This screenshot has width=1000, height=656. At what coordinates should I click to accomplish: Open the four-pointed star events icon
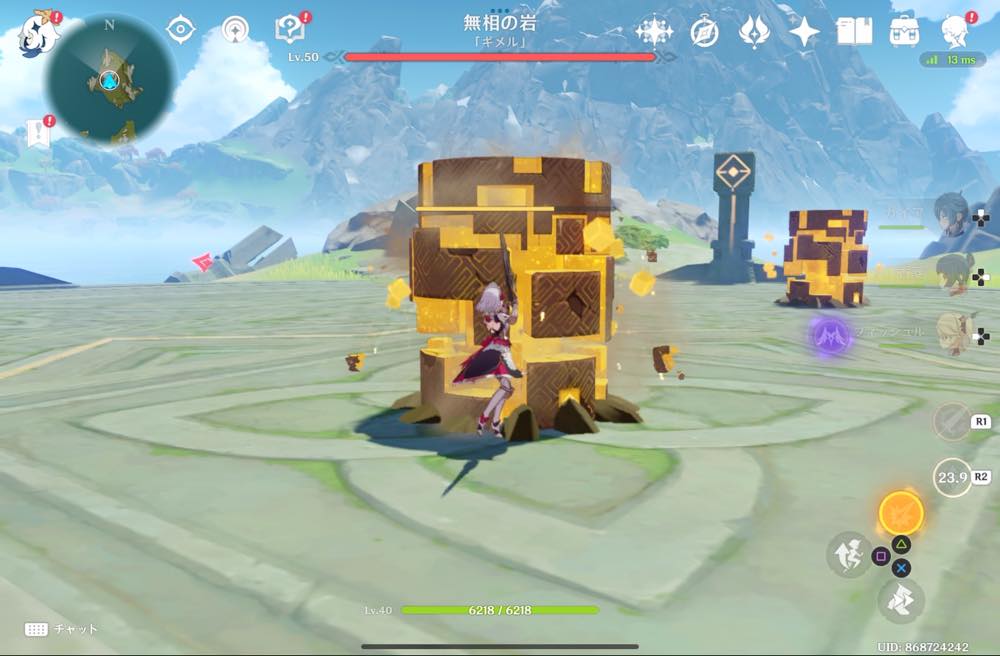pos(804,32)
